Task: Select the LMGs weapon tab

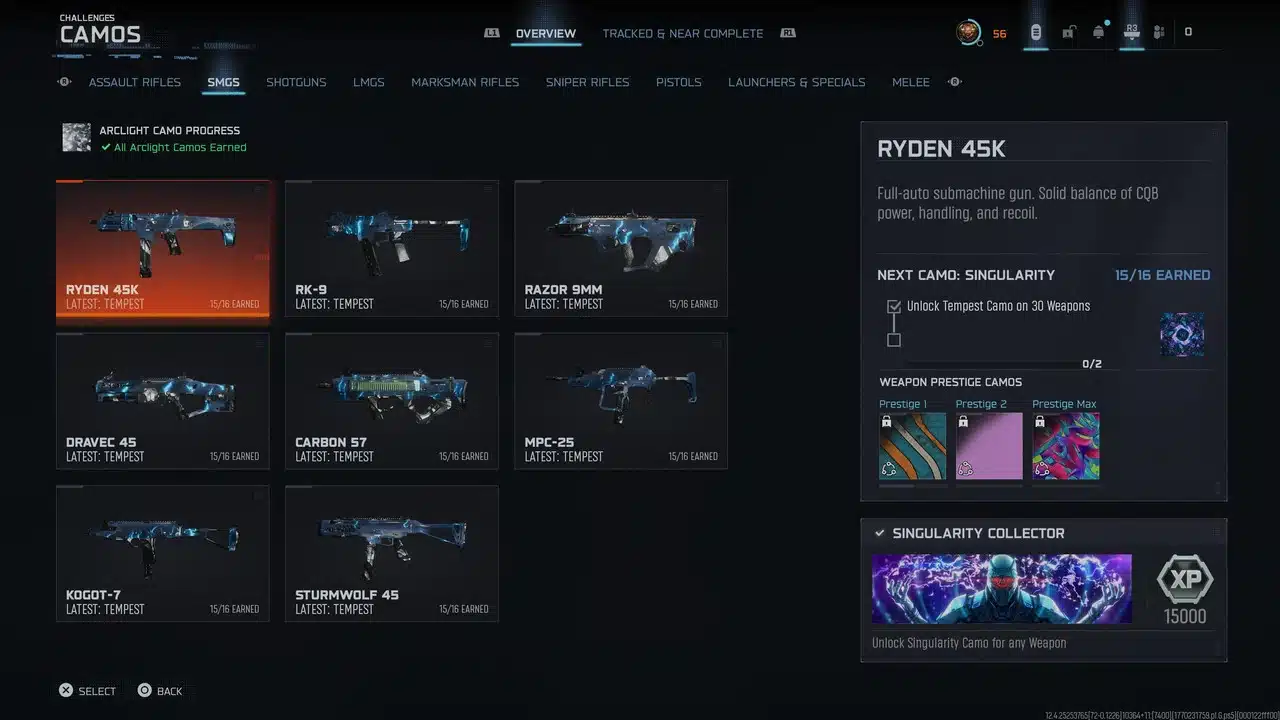Action: (368, 82)
